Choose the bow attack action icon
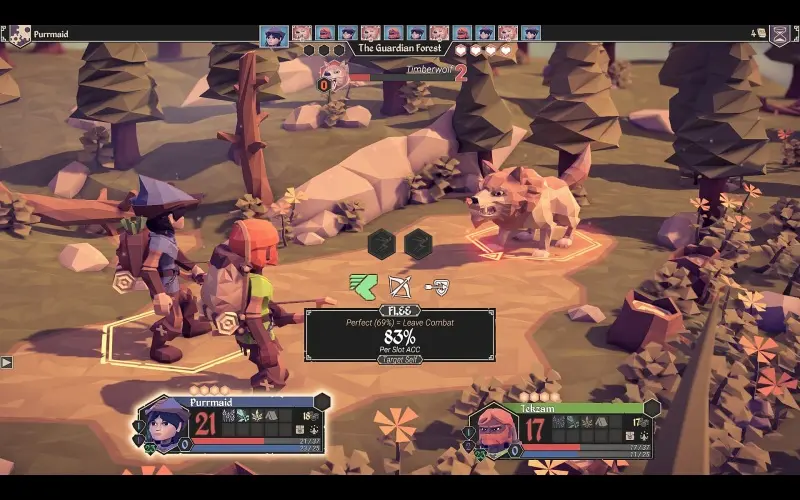Screen dimensions: 800x500 (400, 287)
